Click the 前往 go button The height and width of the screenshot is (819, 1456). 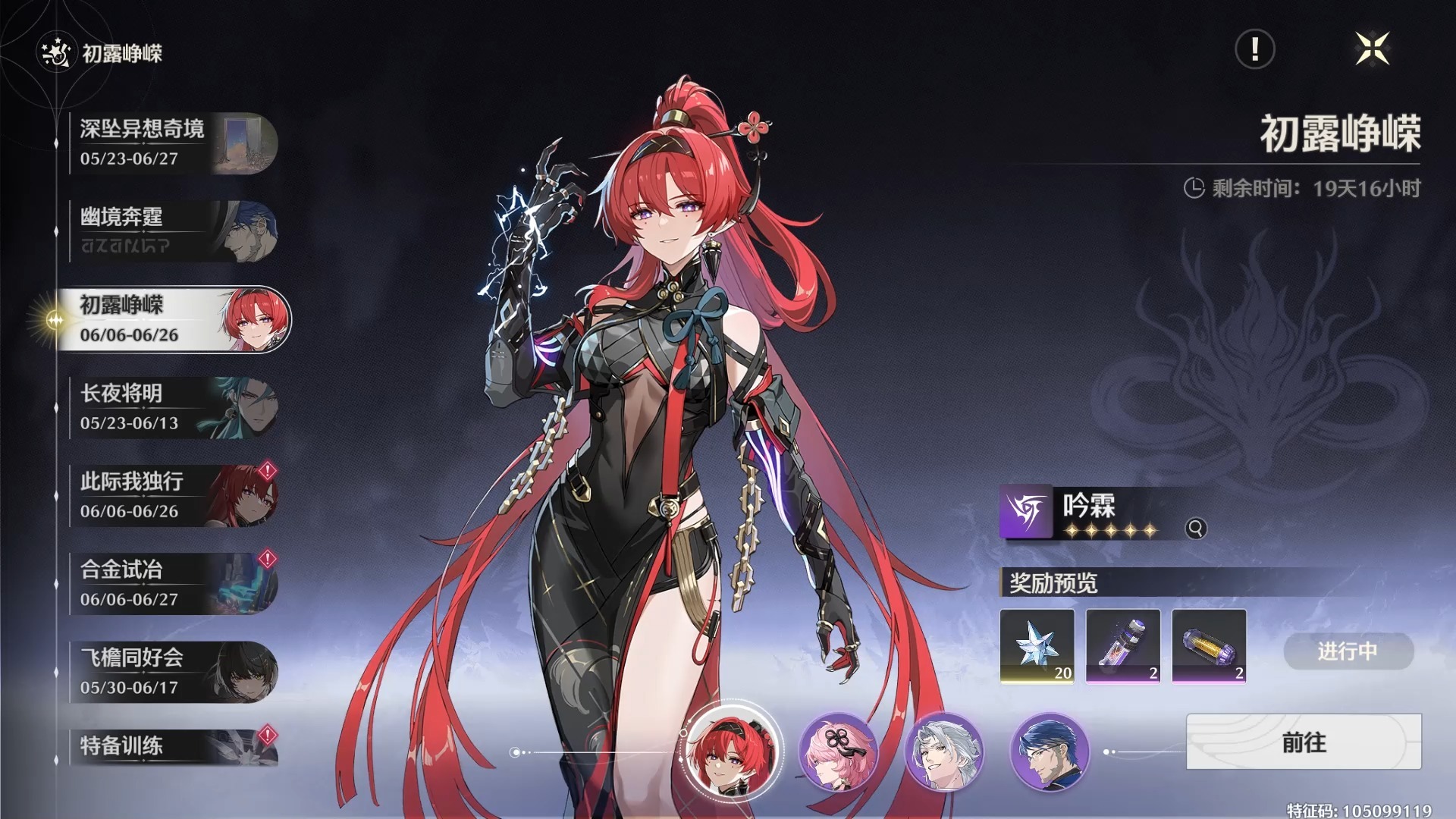(x=1304, y=742)
